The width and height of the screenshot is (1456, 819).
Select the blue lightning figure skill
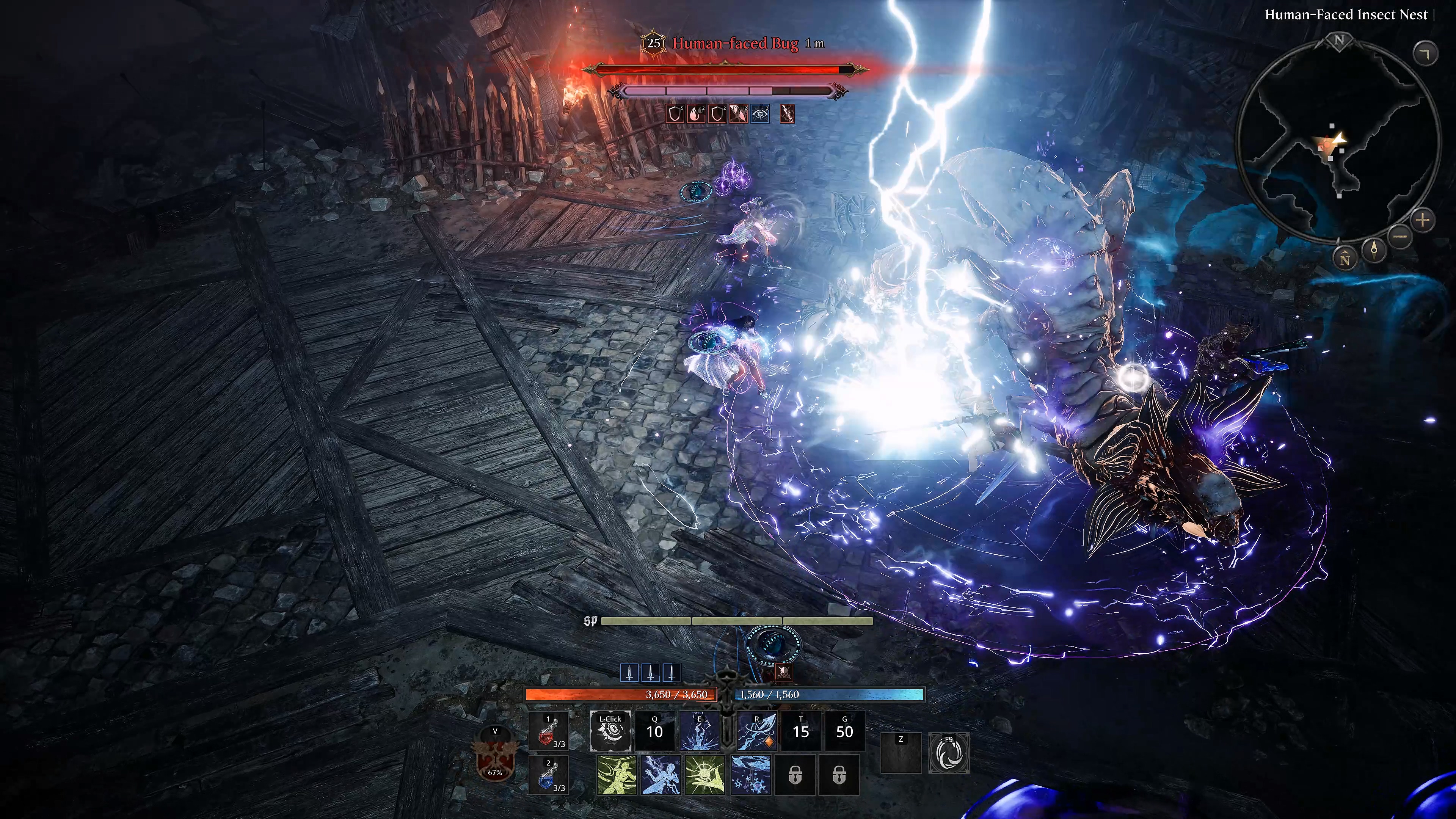pos(661,775)
